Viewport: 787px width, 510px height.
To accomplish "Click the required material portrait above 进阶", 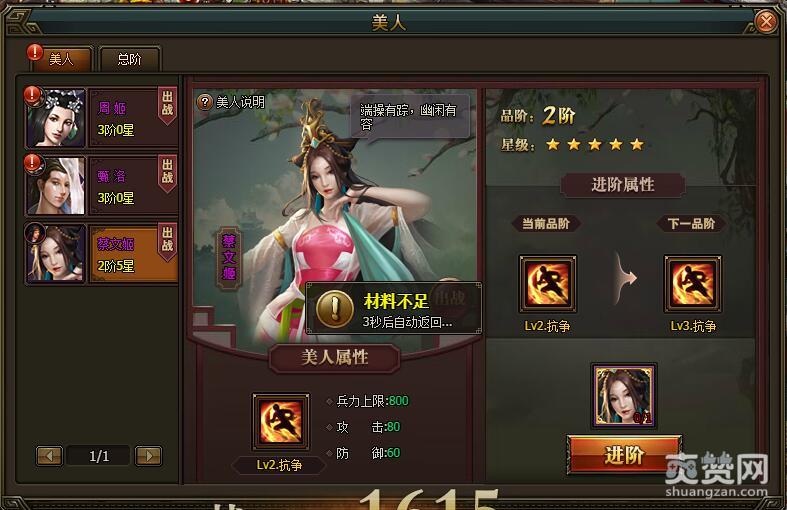I will pyautogui.click(x=624, y=396).
